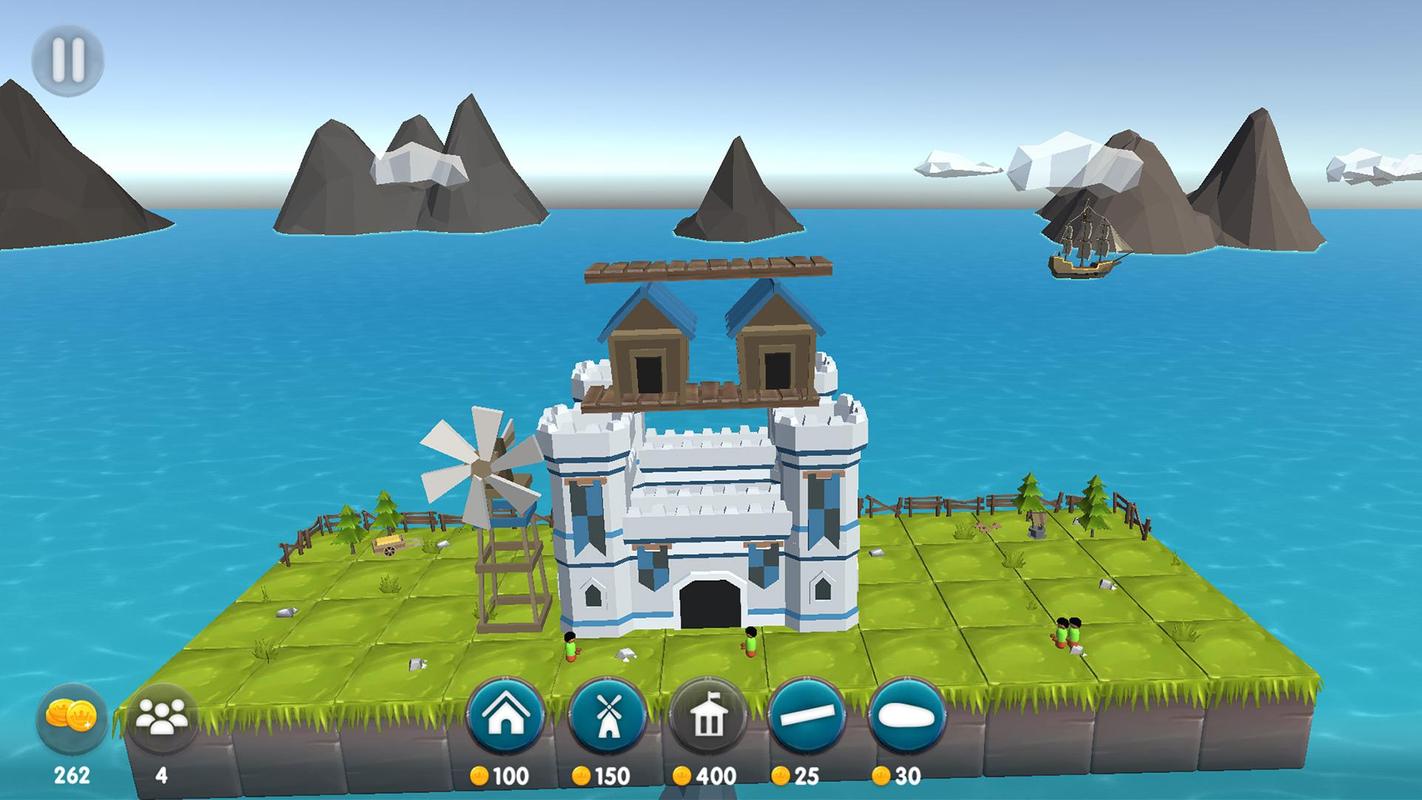Select the wooden plank costing 25
The height and width of the screenshot is (800, 1422).
tap(807, 716)
